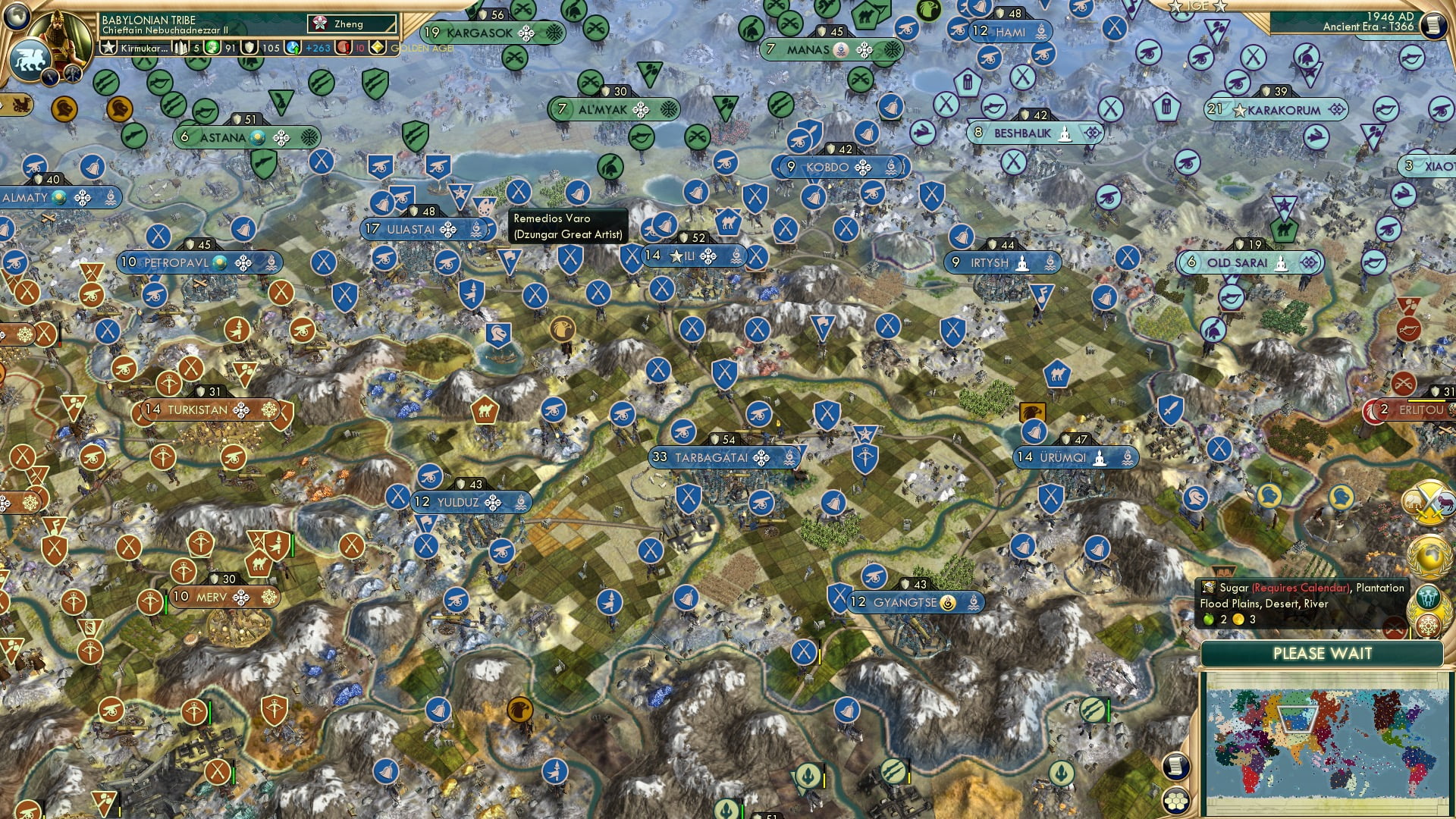The width and height of the screenshot is (1456, 819).
Task: Click the snowflake notification icon
Action: 1429,626
